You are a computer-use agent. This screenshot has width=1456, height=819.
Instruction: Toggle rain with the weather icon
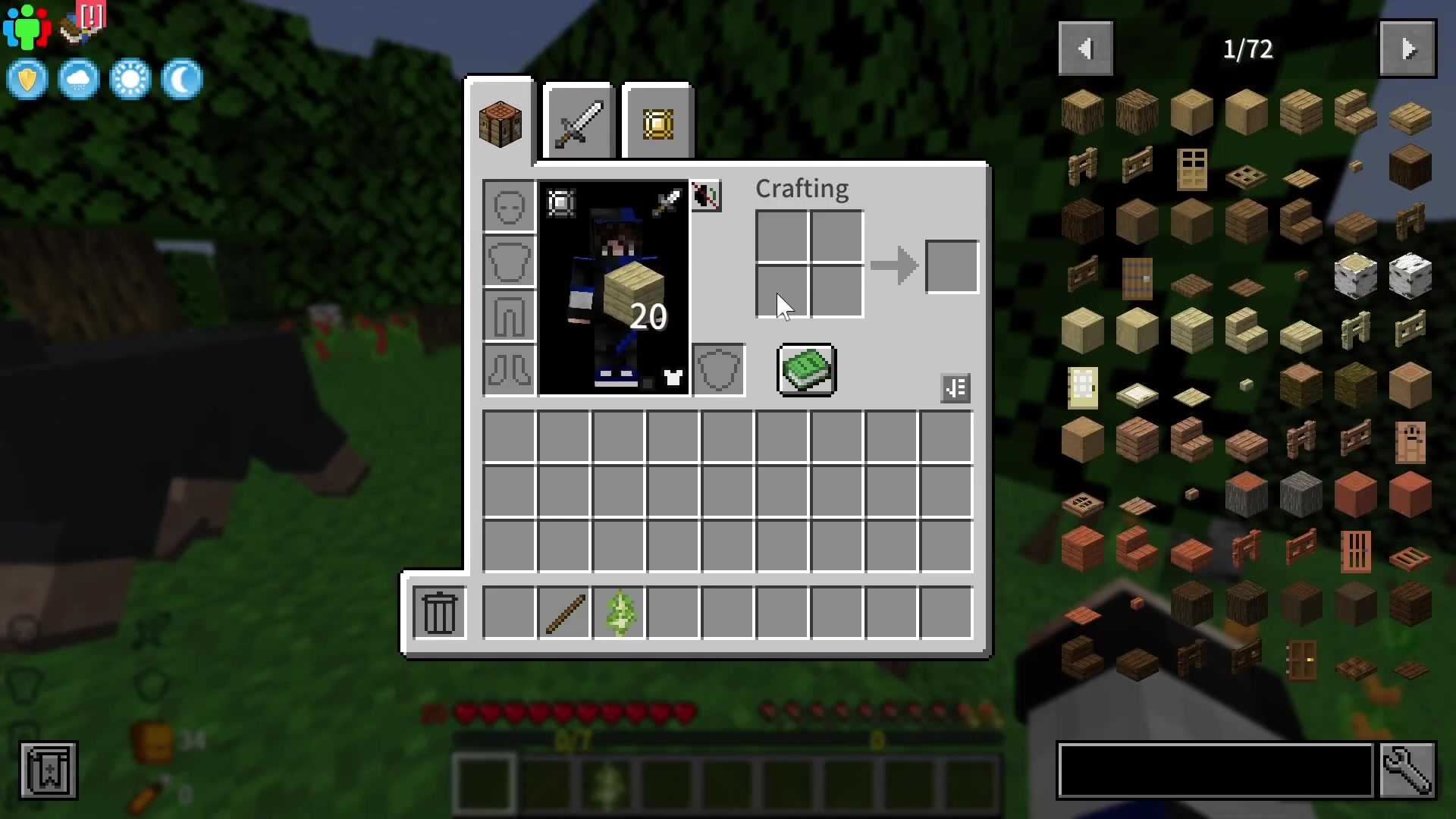pyautogui.click(x=79, y=79)
